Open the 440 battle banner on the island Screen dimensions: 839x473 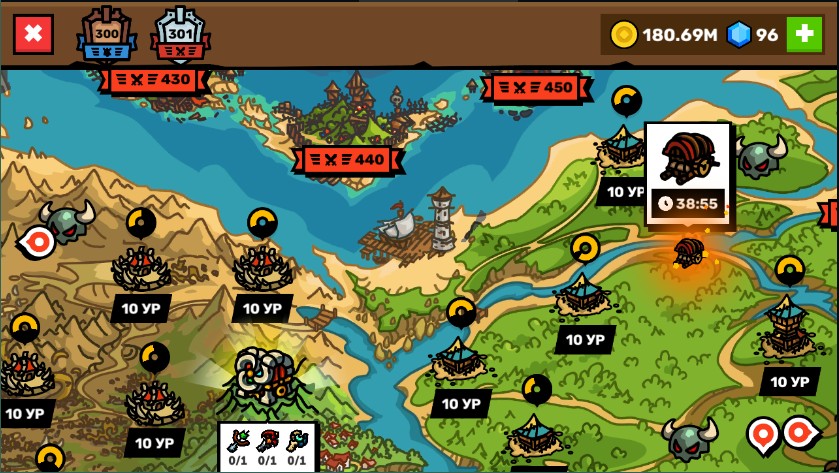(x=353, y=159)
